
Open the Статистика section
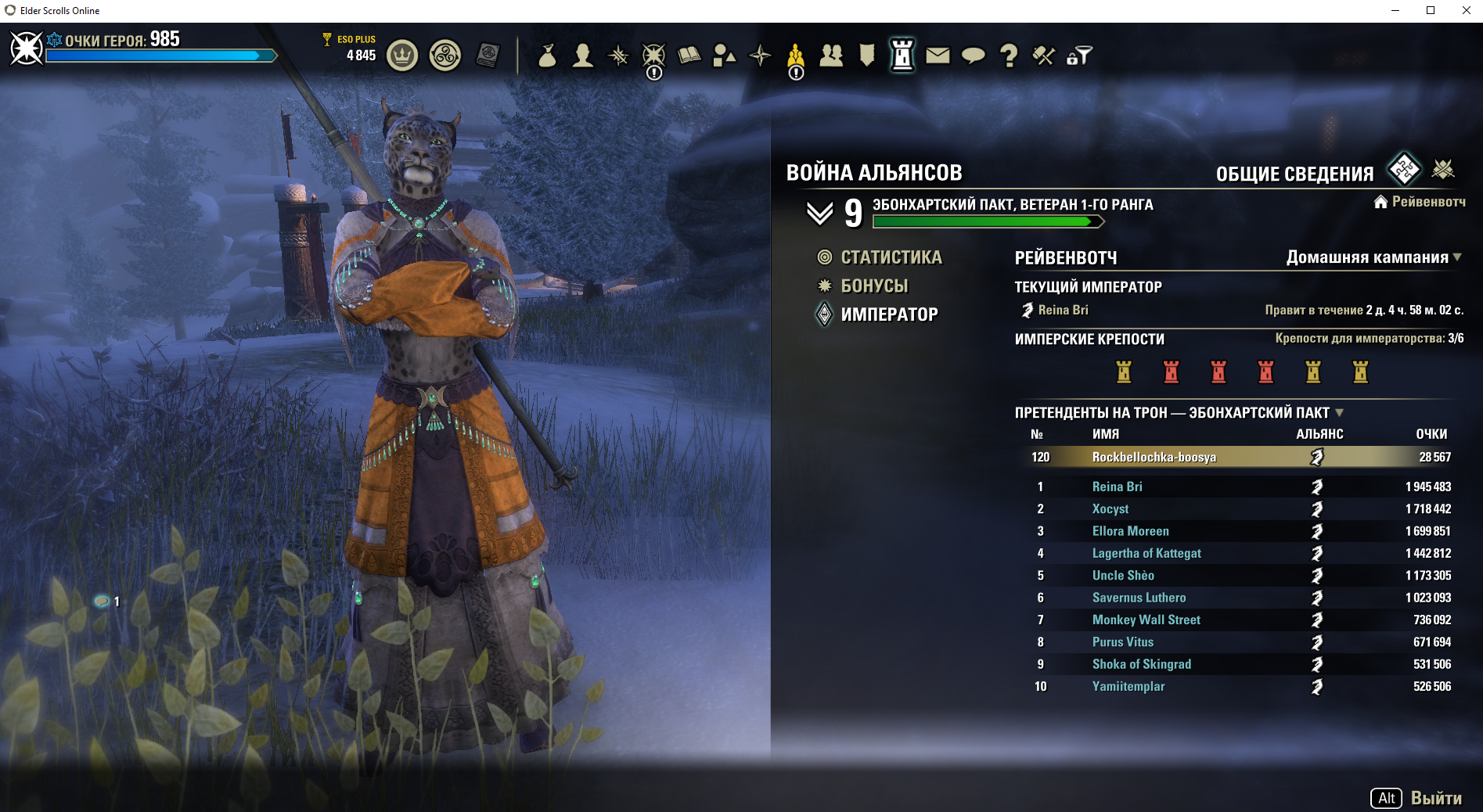(891, 257)
